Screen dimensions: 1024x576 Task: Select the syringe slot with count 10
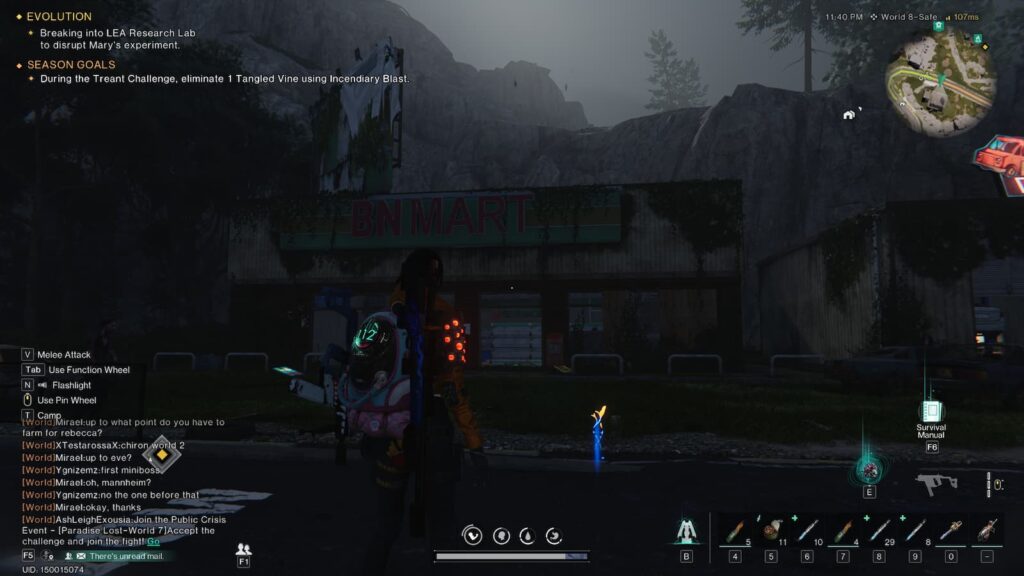tap(807, 531)
